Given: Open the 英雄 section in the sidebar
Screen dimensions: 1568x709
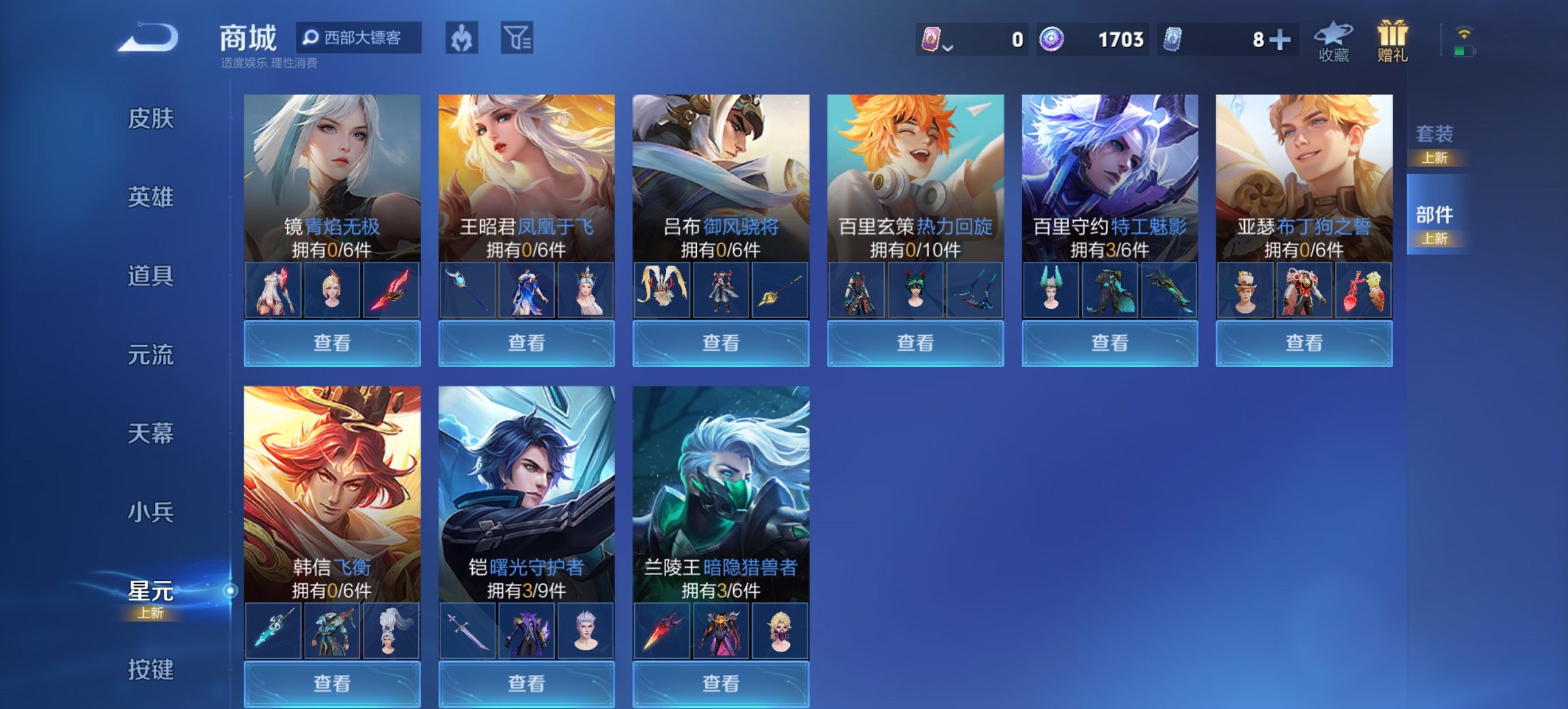Looking at the screenshot, I should point(152,197).
